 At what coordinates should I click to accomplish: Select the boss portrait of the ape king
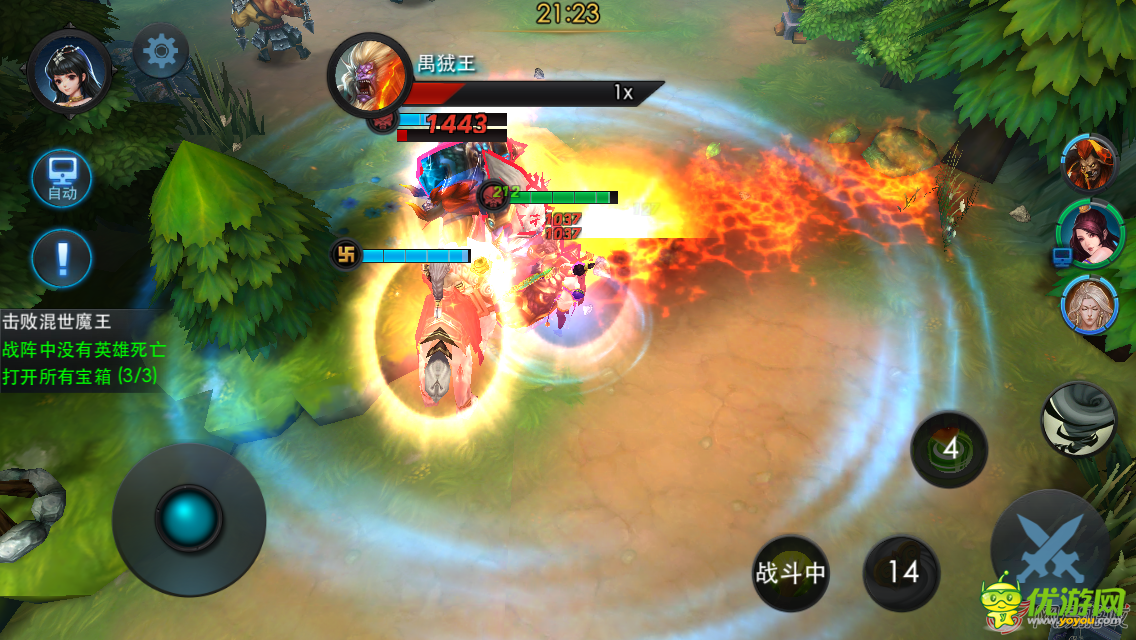(369, 75)
